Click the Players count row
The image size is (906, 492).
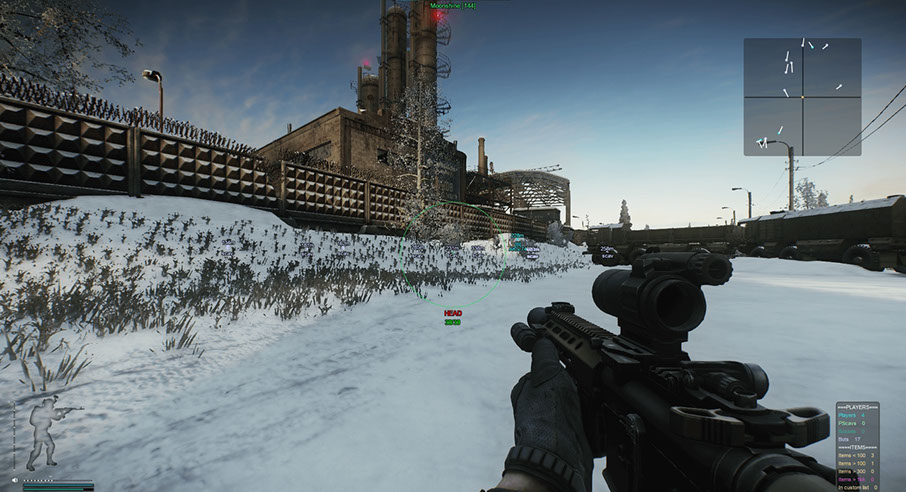click(x=856, y=416)
